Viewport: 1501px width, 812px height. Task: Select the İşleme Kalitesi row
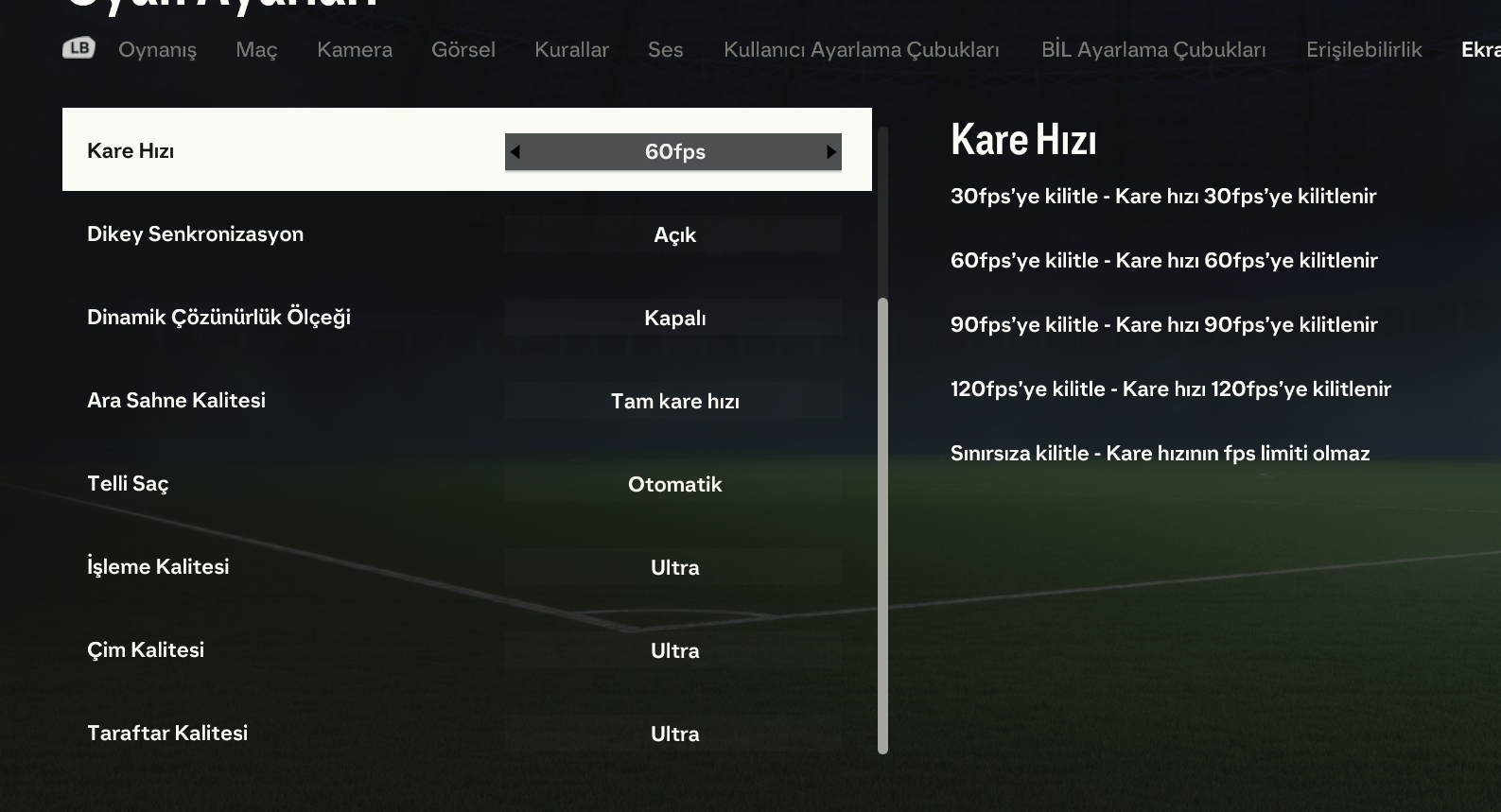[466, 567]
